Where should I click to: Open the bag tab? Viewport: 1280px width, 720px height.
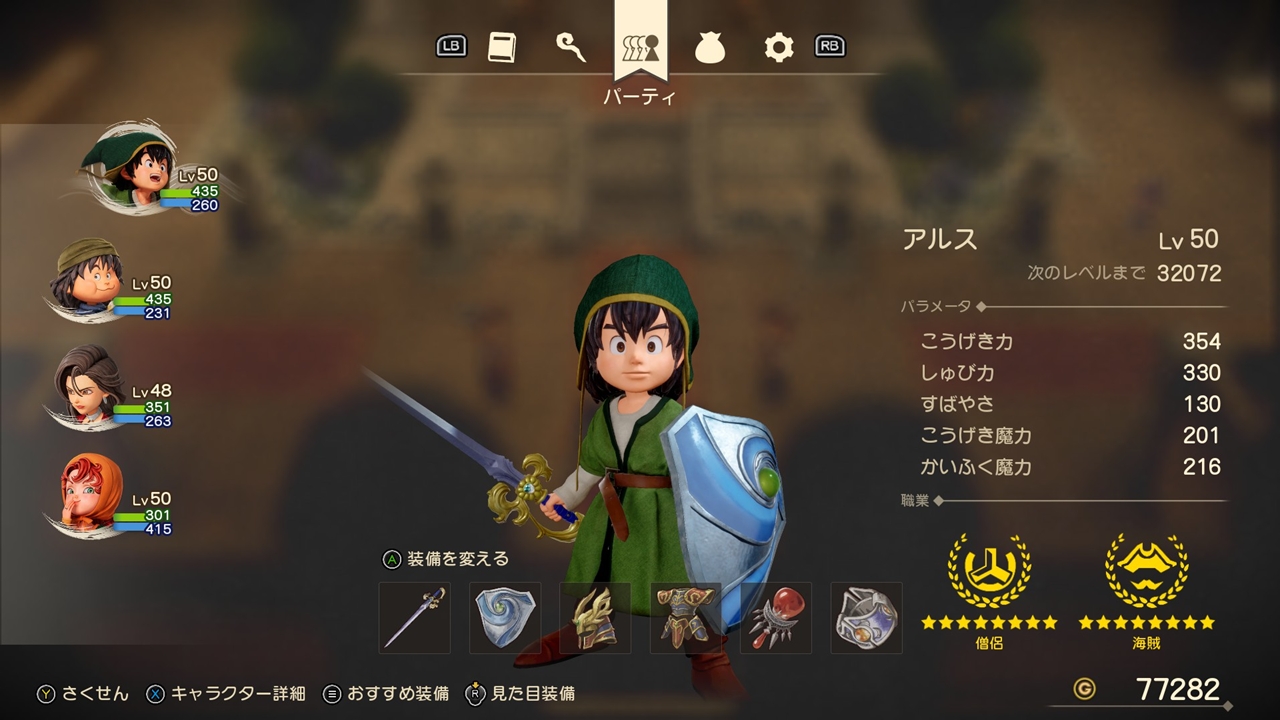(710, 47)
